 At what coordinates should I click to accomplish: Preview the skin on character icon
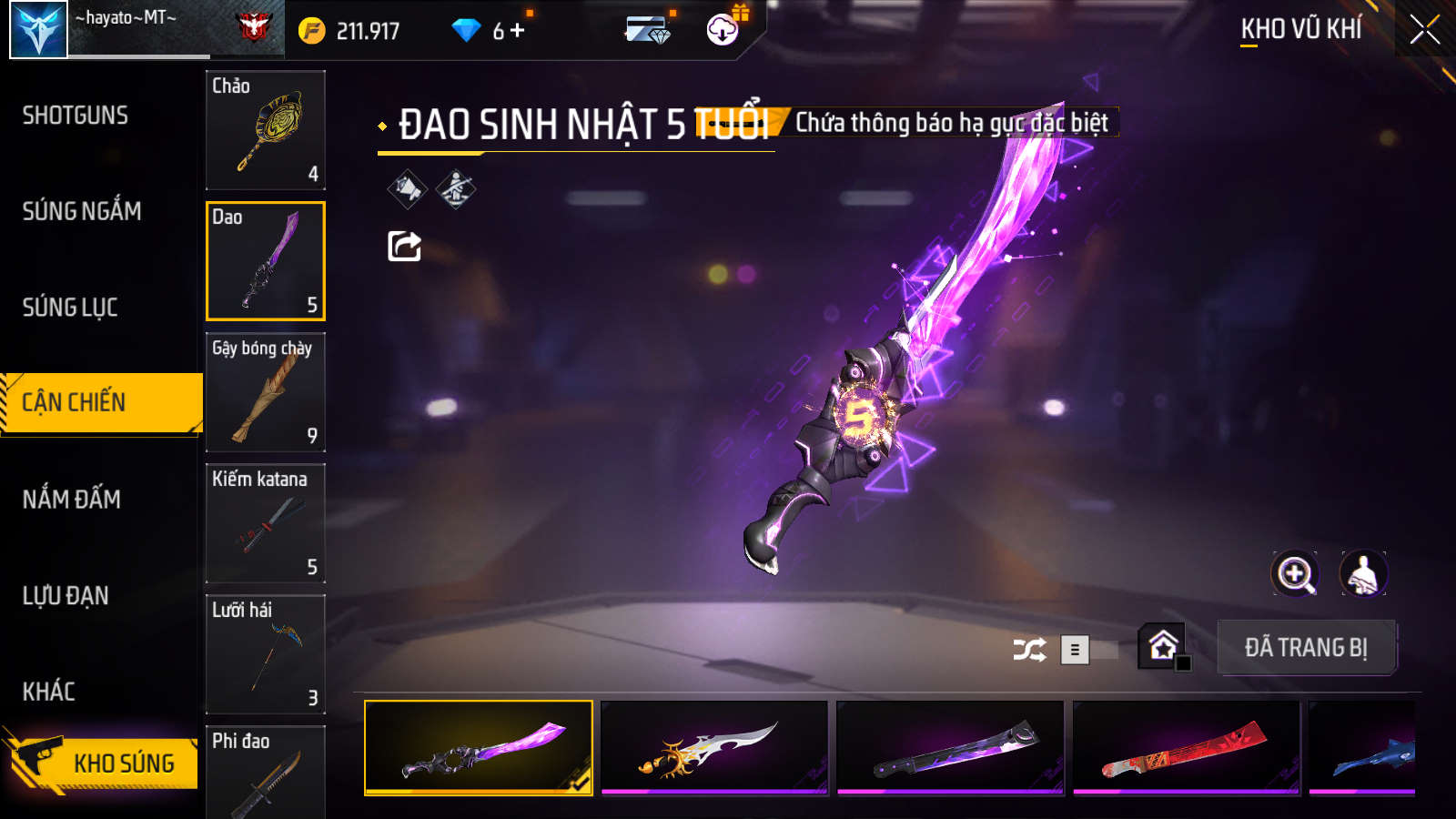coord(1362,574)
